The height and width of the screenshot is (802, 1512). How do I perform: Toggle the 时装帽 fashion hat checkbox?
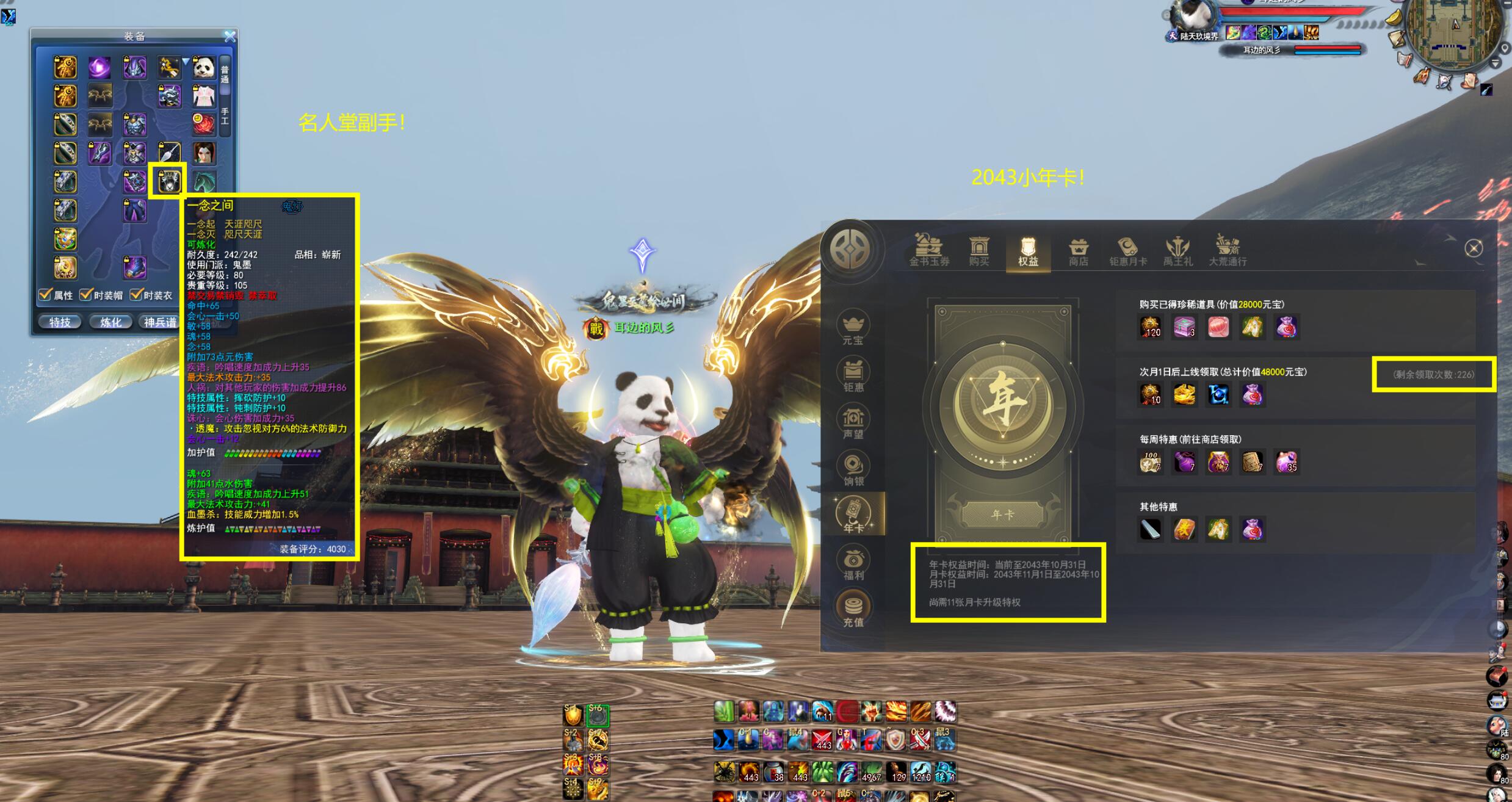[x=86, y=295]
